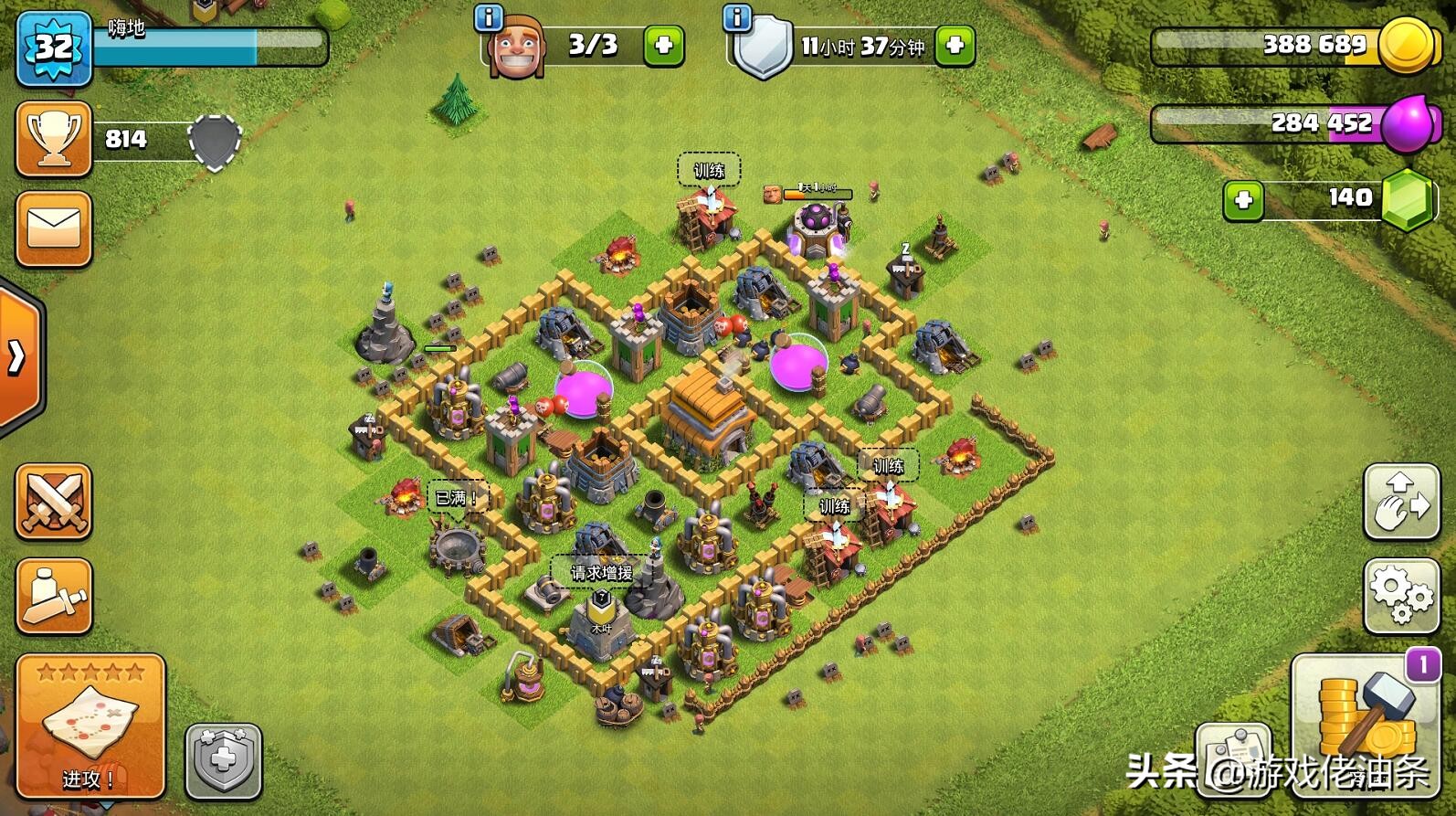Image resolution: width=1456 pixels, height=816 pixels.
Task: Add a builder with the green plus
Action: pyautogui.click(x=664, y=45)
